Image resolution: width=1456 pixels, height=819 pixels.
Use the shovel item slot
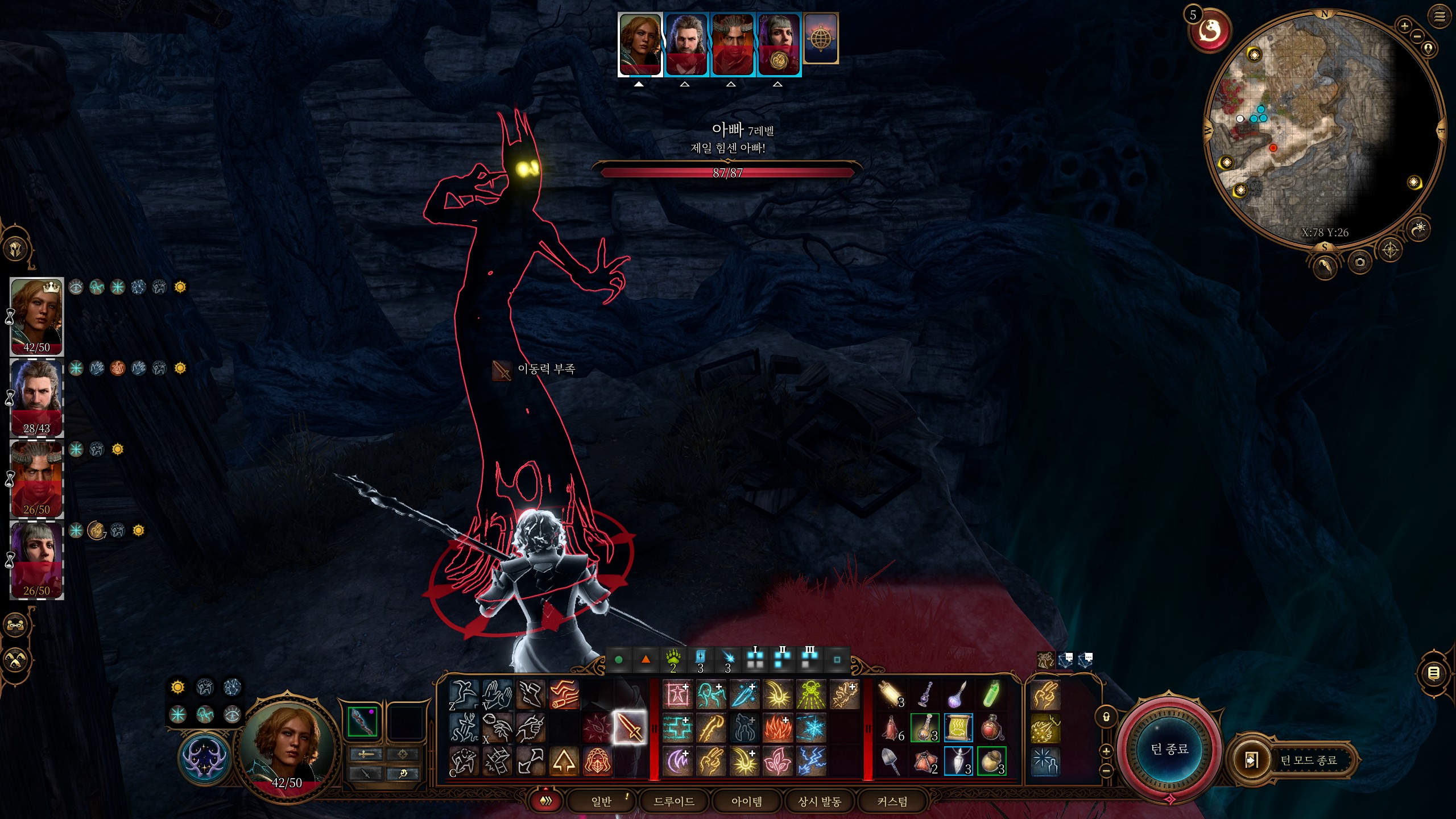coord(891,762)
